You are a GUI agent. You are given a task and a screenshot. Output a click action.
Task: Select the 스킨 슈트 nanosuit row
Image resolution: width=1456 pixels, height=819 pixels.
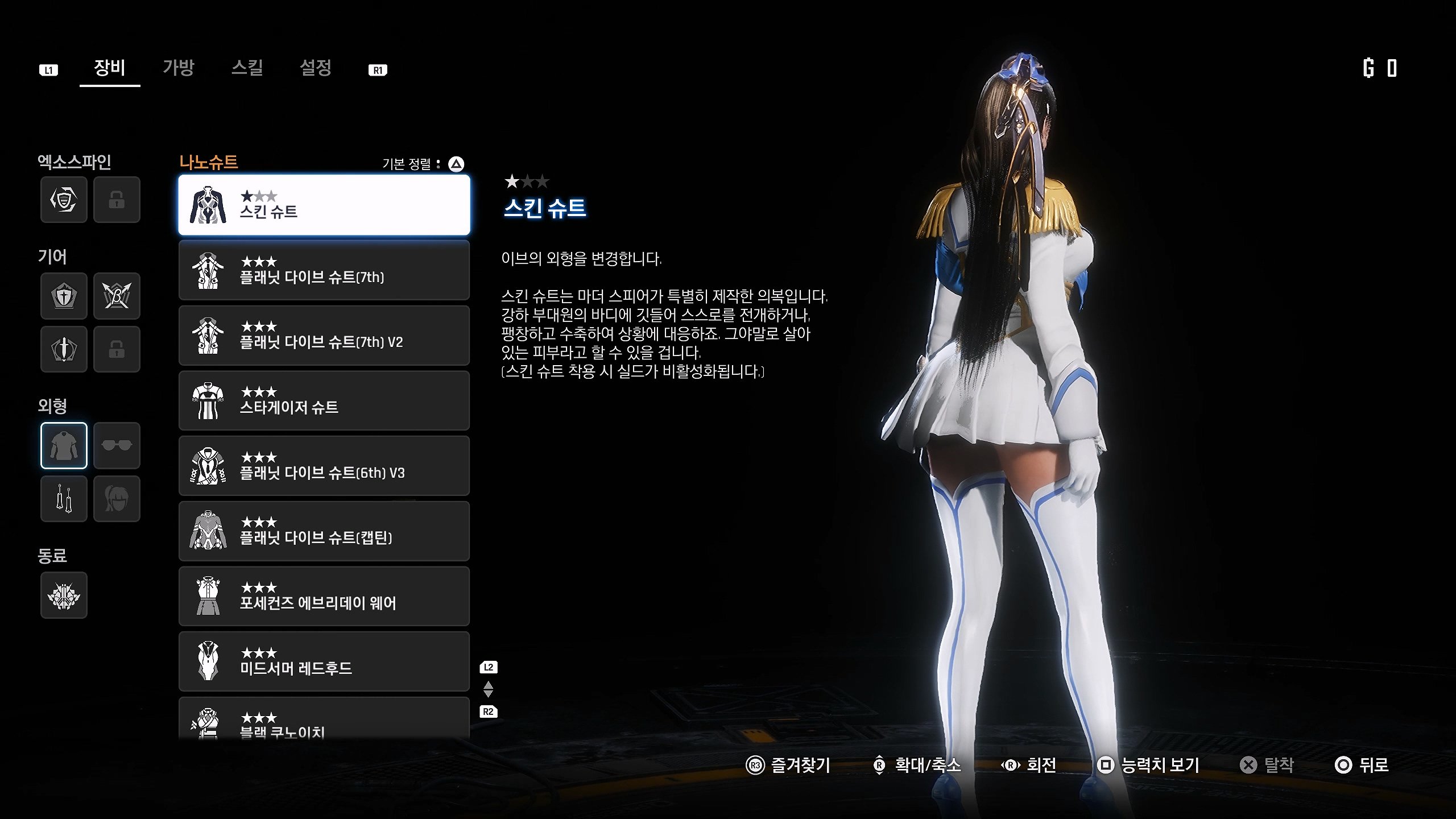click(x=324, y=205)
